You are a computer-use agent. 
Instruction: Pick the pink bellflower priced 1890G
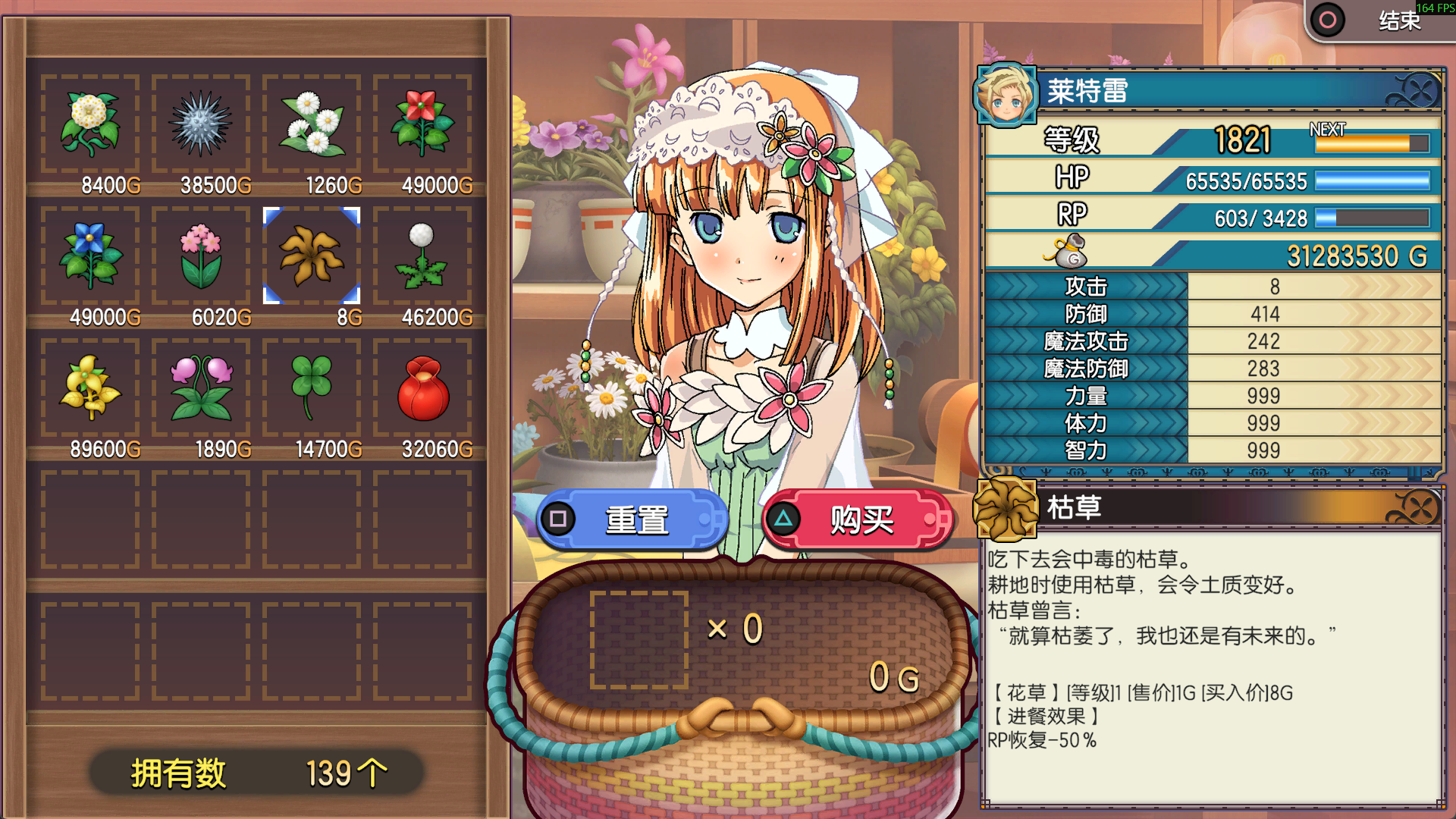coord(201,388)
